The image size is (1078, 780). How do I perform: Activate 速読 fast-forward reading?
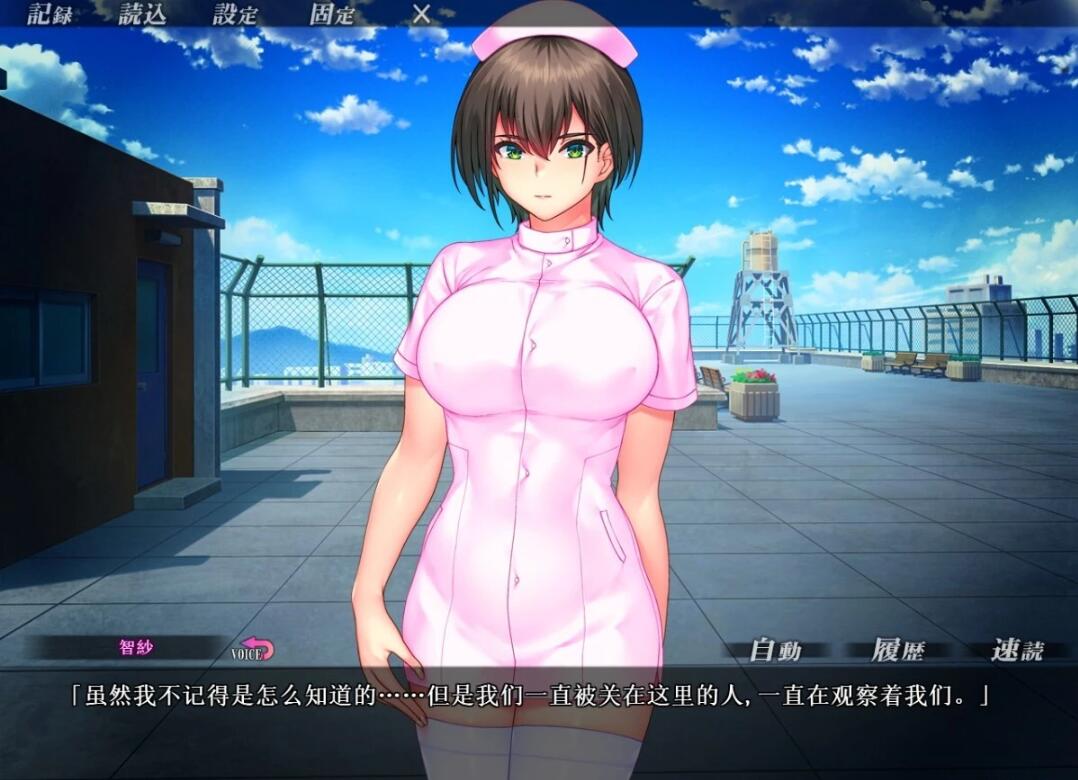click(x=1016, y=651)
